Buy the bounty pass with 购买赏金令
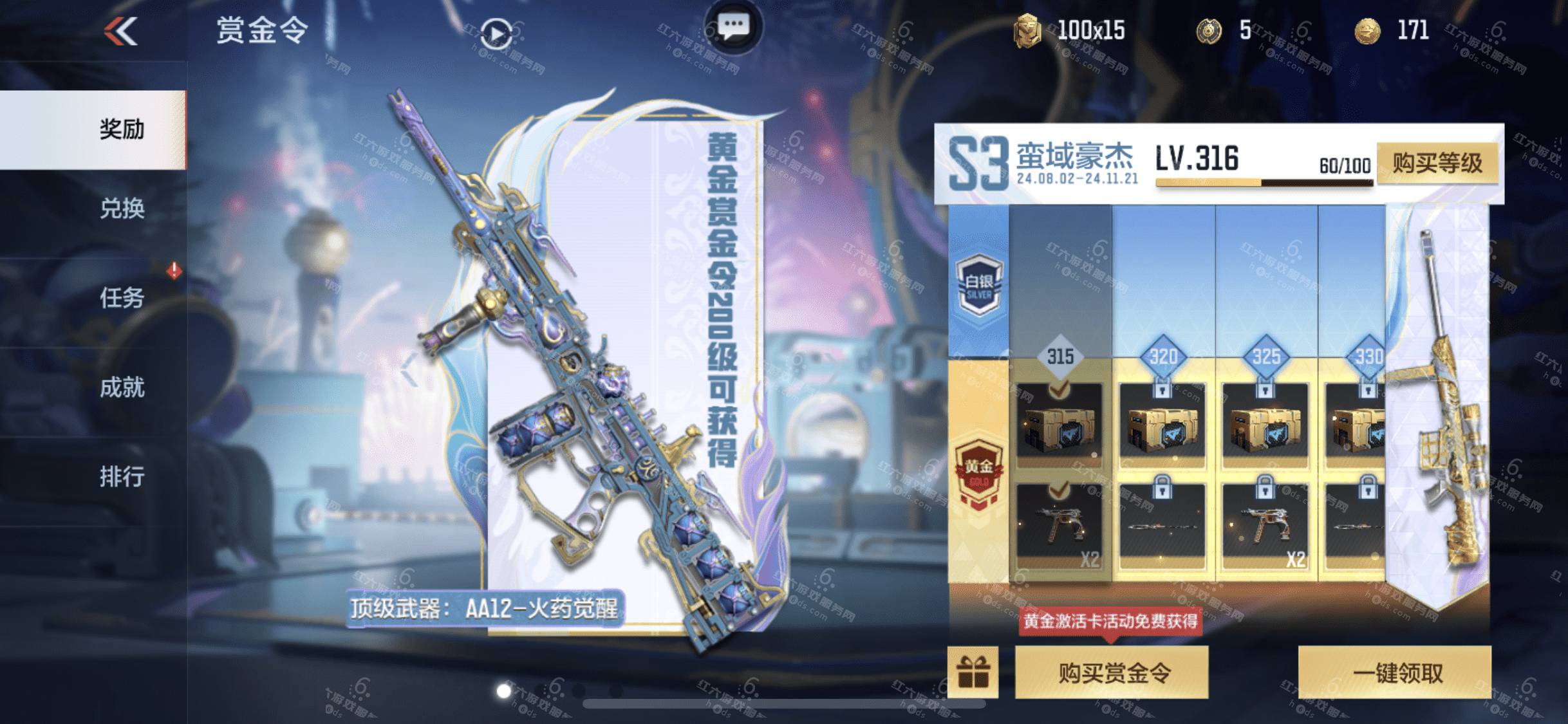The image size is (1568, 724). pyautogui.click(x=1112, y=673)
